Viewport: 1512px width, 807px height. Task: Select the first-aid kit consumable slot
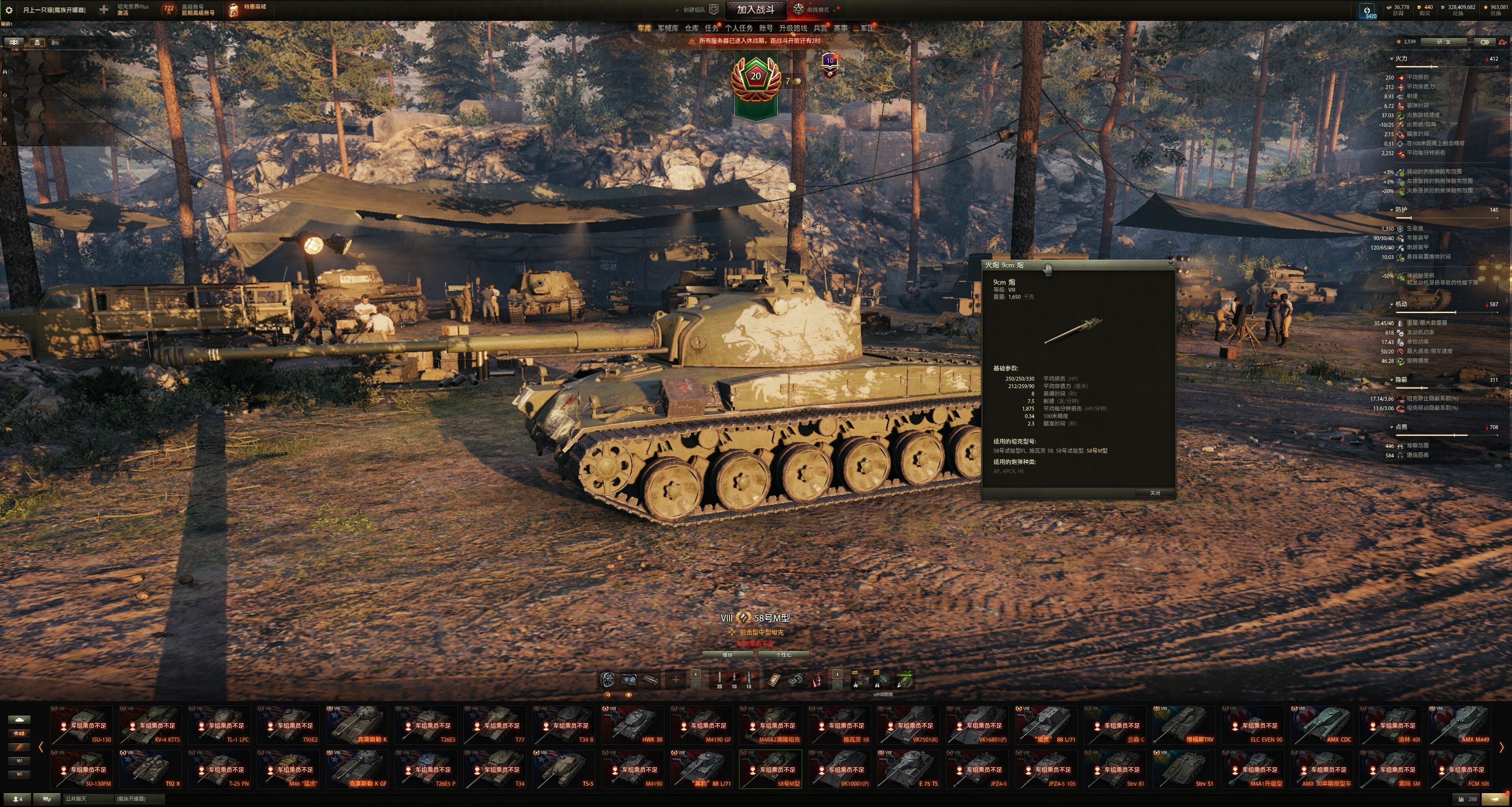click(774, 680)
